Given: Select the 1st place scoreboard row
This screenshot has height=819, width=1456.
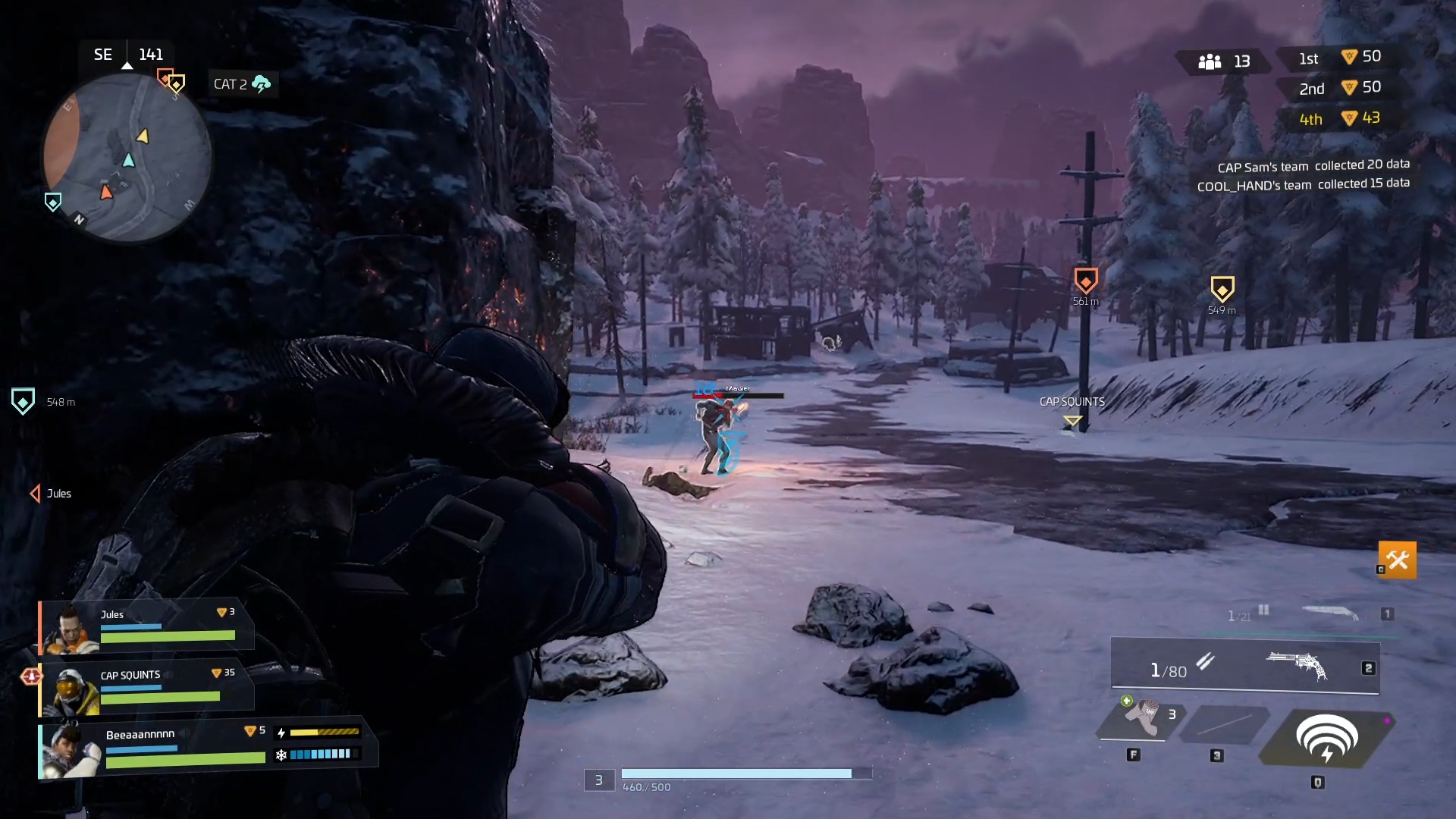Looking at the screenshot, I should coord(1338,56).
